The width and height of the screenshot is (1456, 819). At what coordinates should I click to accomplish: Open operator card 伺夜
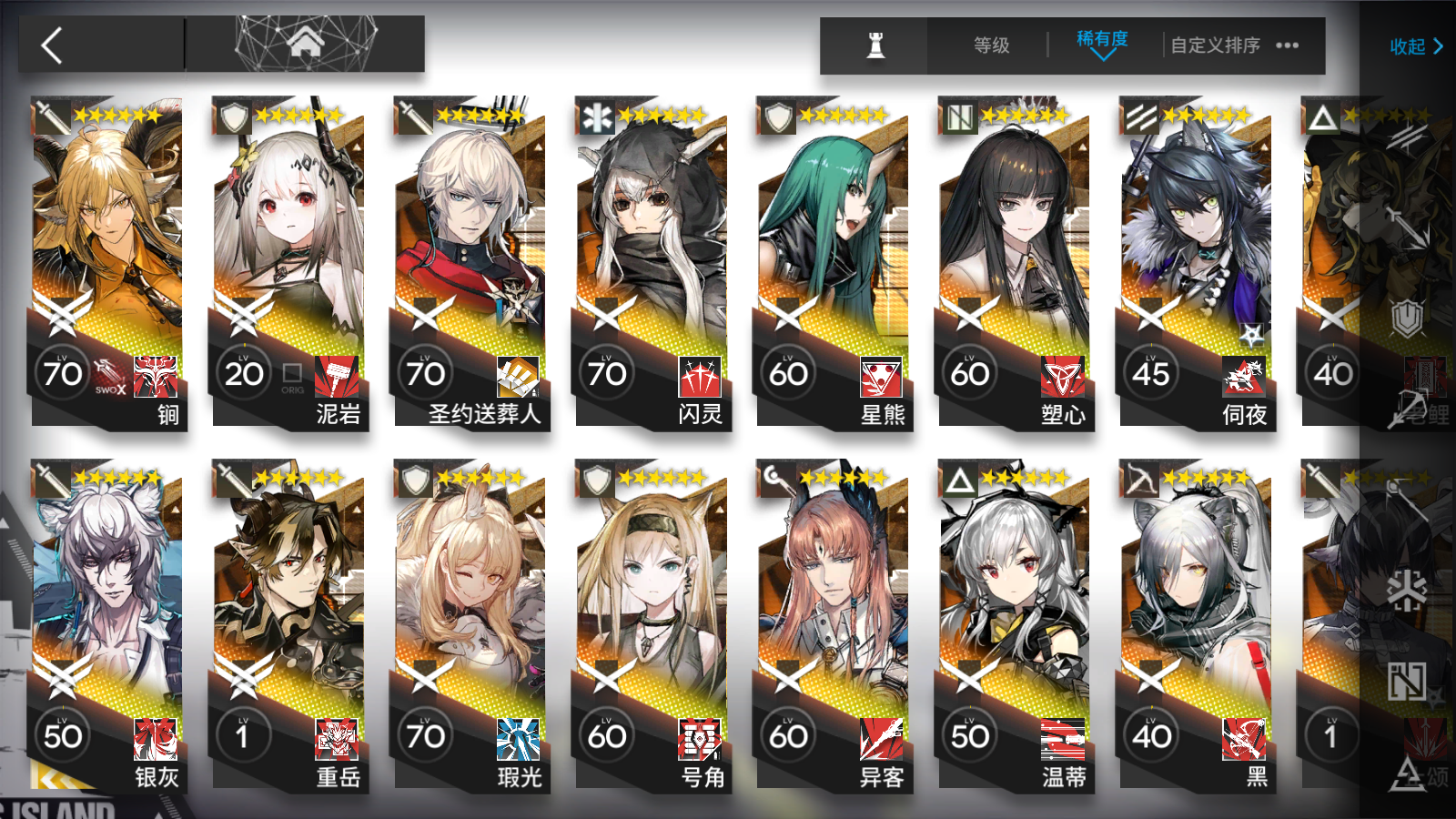tap(1196, 262)
